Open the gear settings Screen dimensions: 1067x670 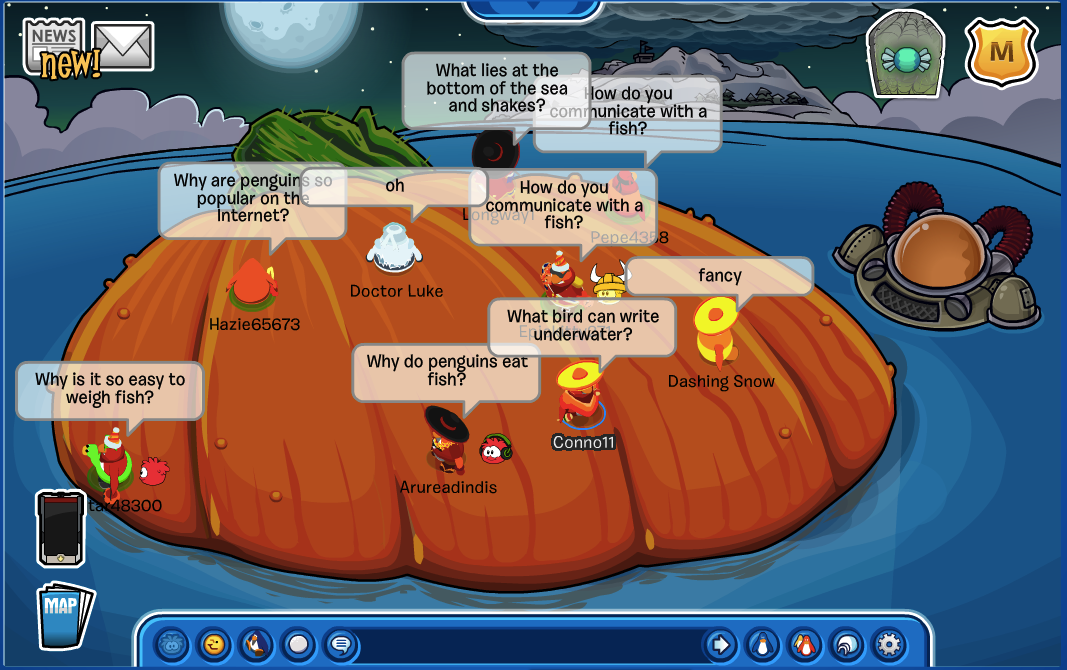[x=888, y=644]
